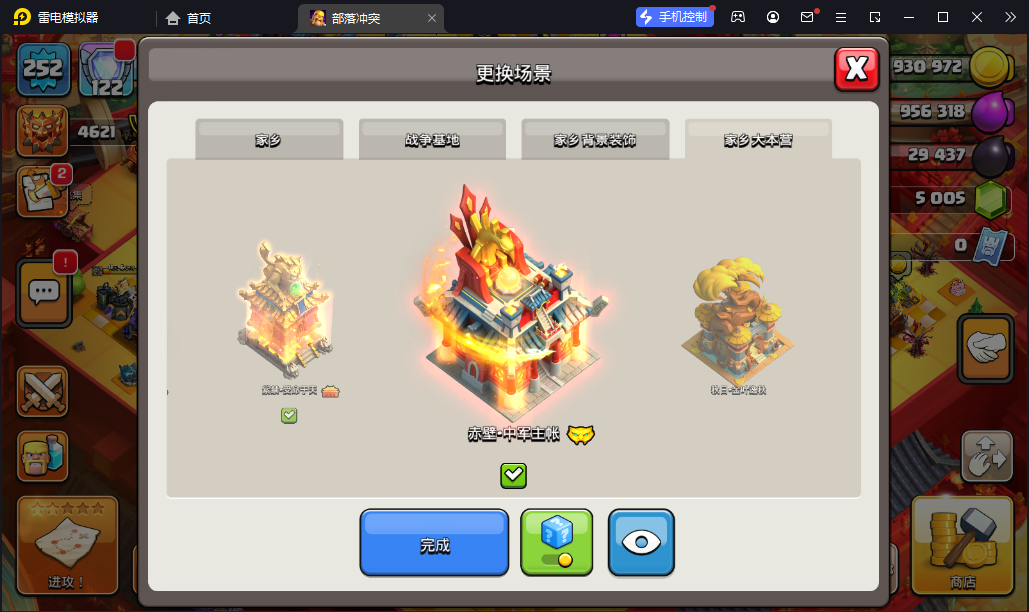Open the 战争基地 tab
The width and height of the screenshot is (1029, 612).
click(x=432, y=140)
